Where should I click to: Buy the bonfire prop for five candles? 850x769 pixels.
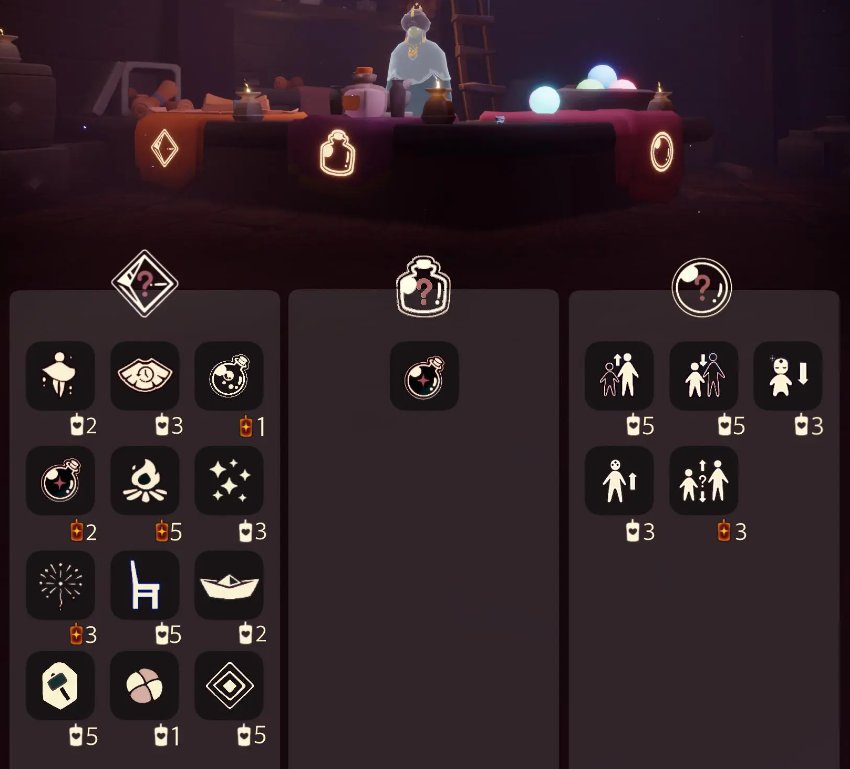[145, 481]
